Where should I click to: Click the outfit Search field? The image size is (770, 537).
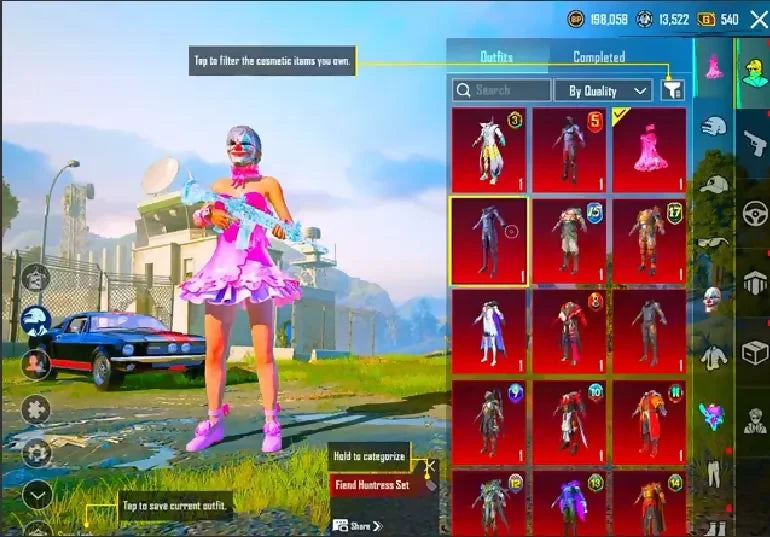[501, 90]
